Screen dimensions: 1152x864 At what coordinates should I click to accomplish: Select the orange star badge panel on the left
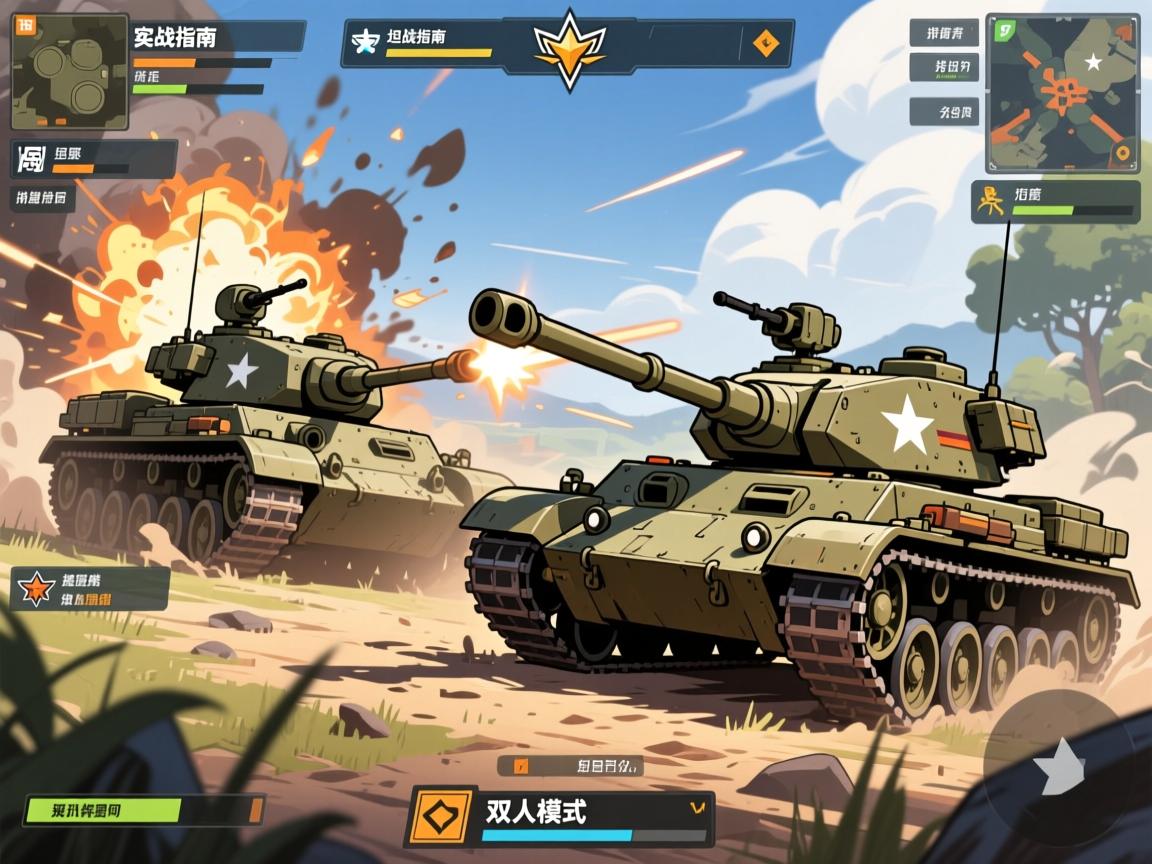click(36, 589)
